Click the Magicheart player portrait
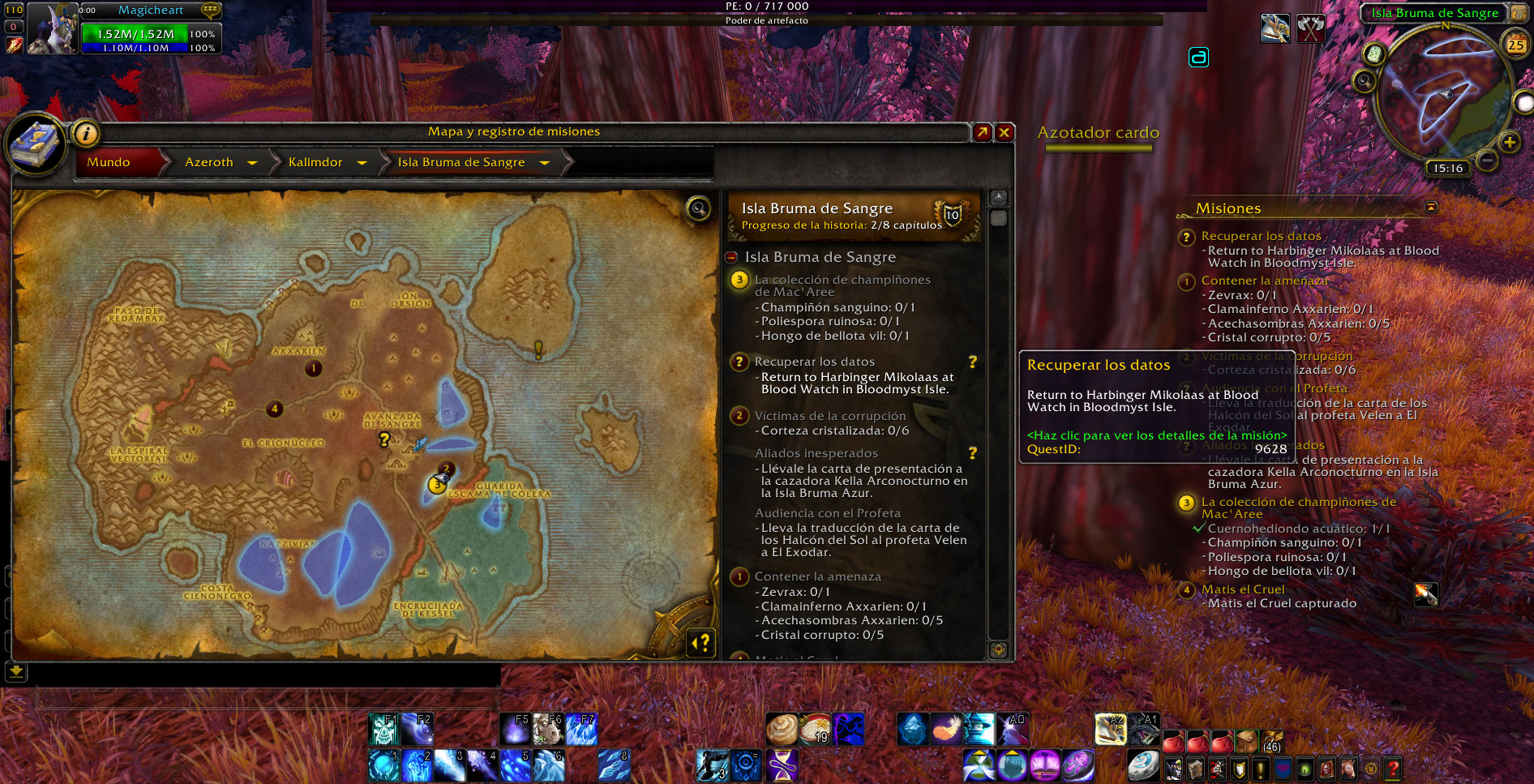This screenshot has height=784, width=1534. [52, 28]
